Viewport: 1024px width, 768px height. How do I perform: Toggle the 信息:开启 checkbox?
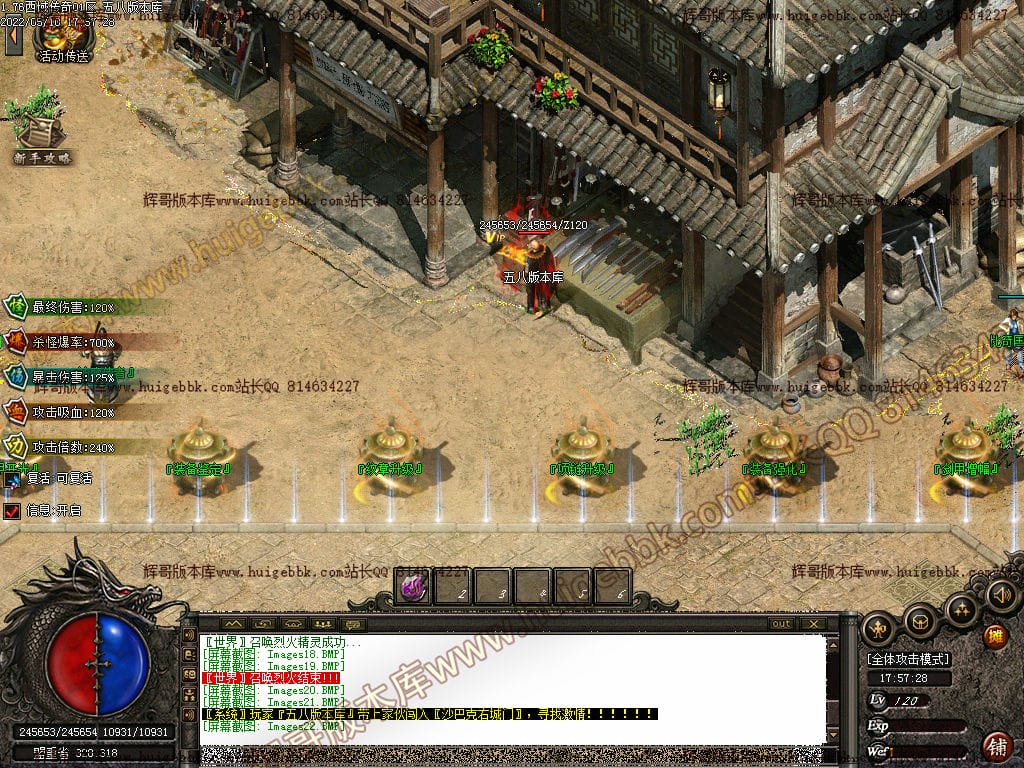click(12, 511)
